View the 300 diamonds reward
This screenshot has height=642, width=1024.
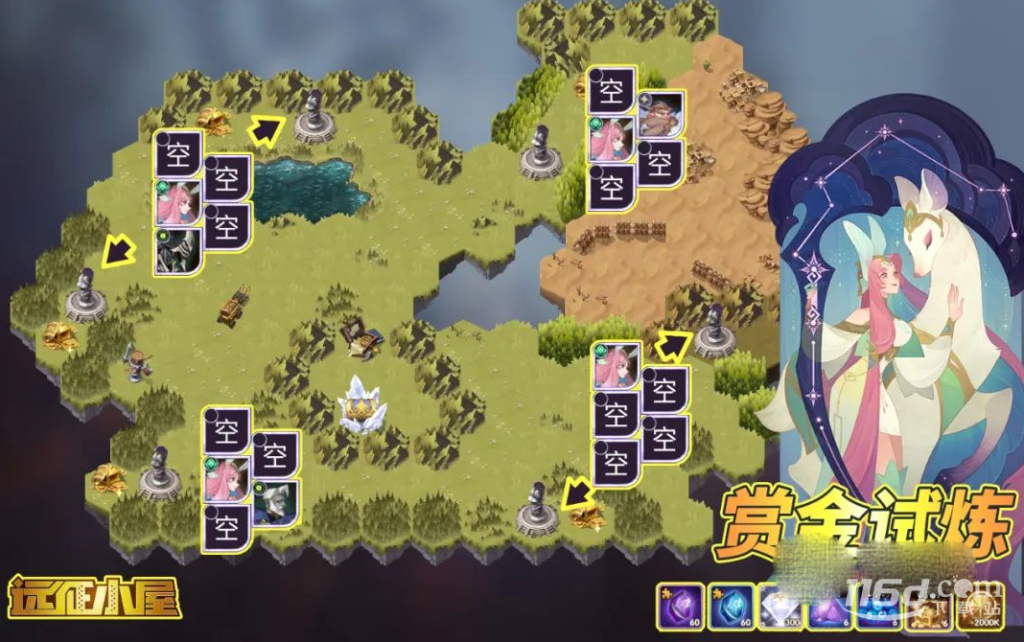778,607
